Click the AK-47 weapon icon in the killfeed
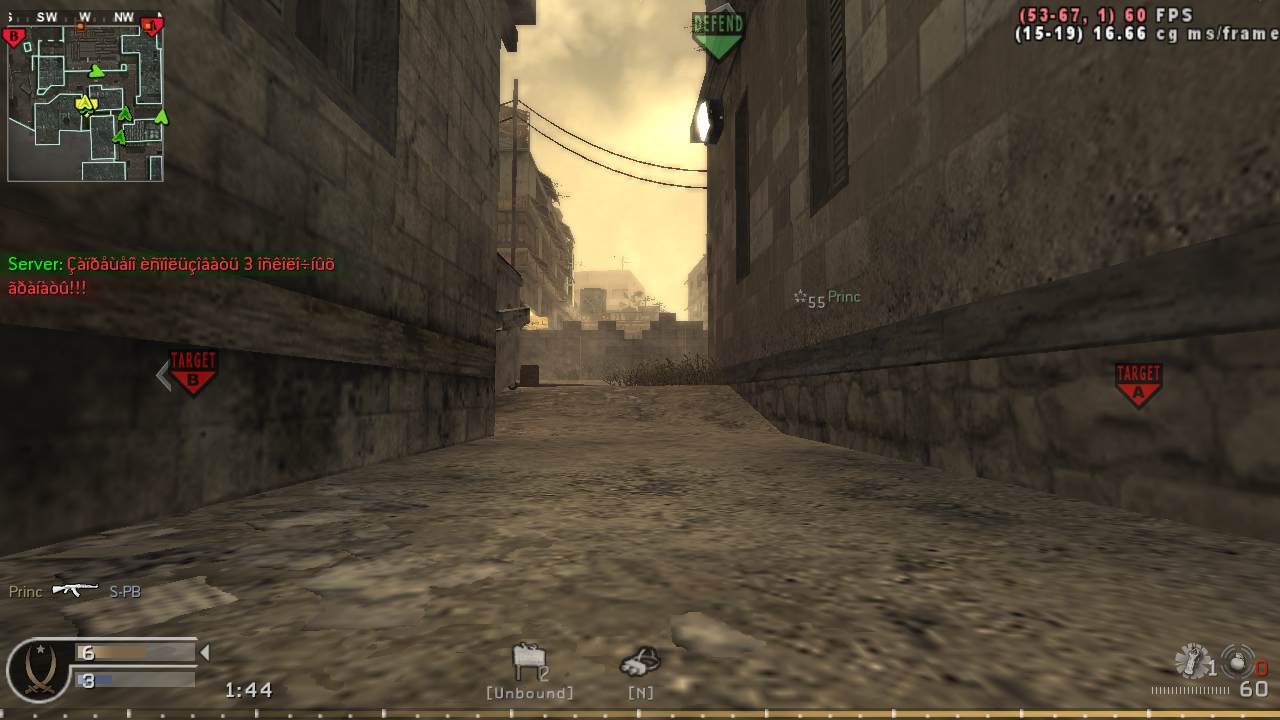 [x=73, y=591]
